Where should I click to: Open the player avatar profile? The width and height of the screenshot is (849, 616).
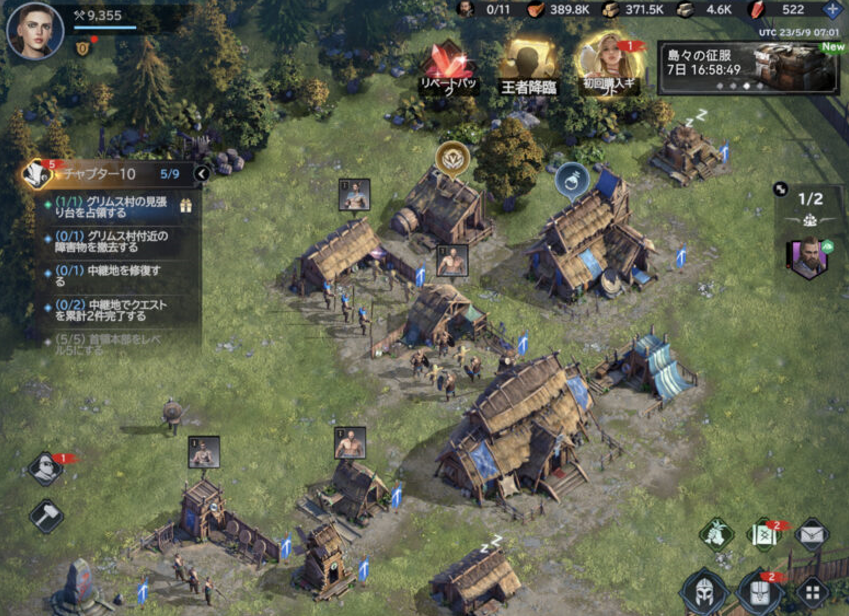28,30
